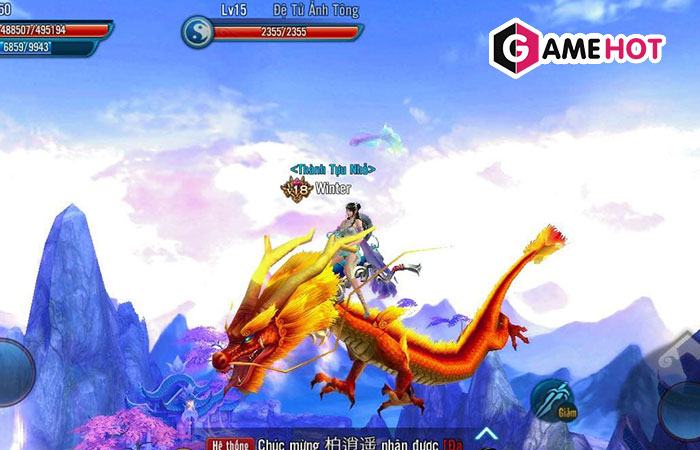The height and width of the screenshot is (450, 700).
Task: Touch the virtual movement joystick
Action: pyautogui.click(x=12, y=372)
